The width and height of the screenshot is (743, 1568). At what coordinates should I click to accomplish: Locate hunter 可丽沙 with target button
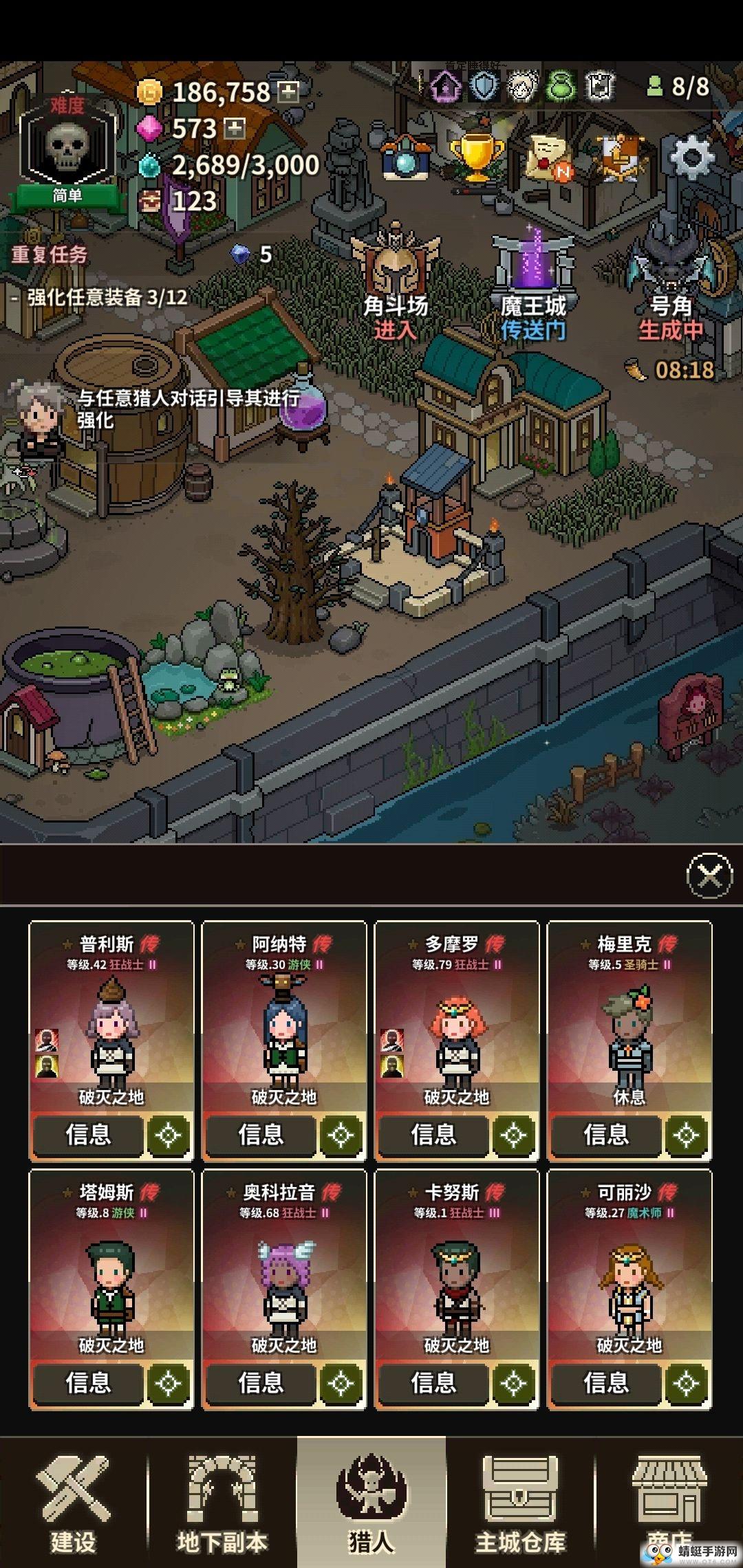[x=686, y=1384]
